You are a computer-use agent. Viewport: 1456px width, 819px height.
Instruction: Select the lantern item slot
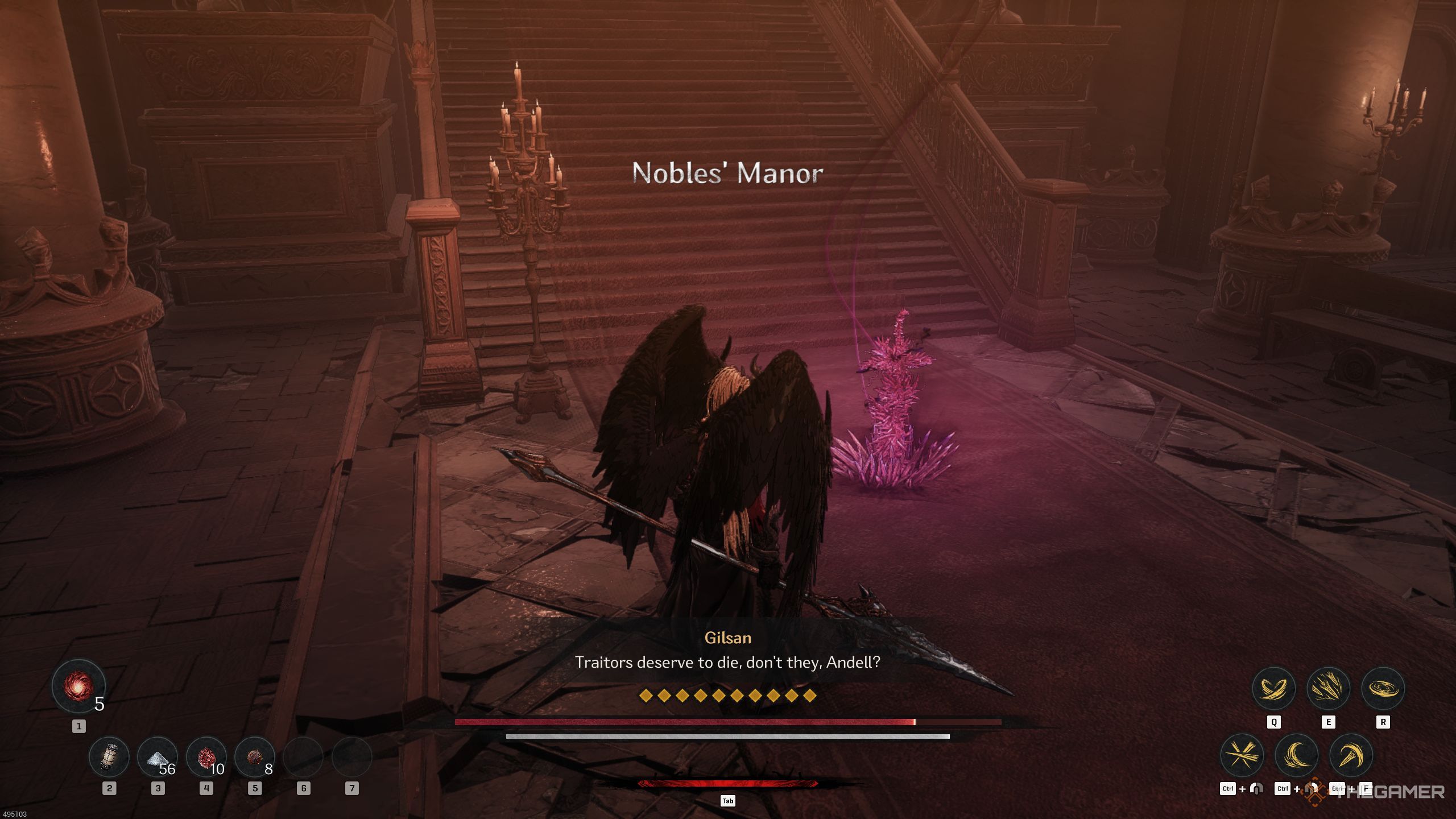pyautogui.click(x=109, y=757)
